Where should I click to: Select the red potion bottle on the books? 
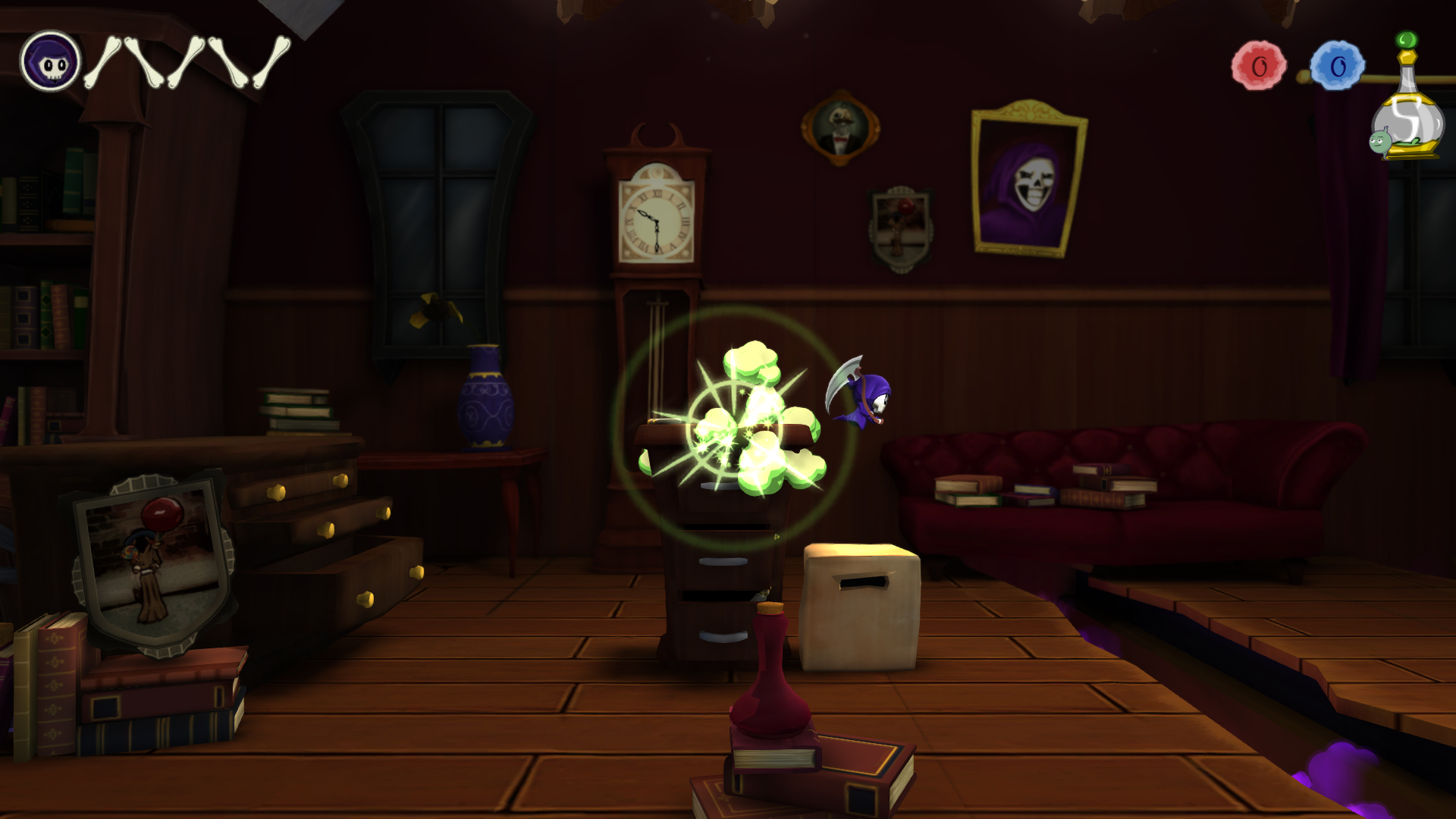tap(770, 682)
